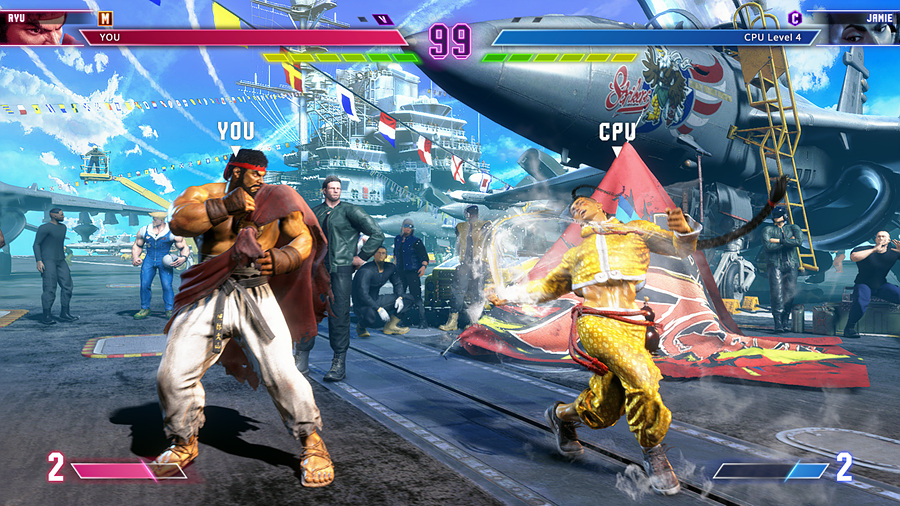The height and width of the screenshot is (506, 900).
Task: Select the purple C control-type badge
Action: (x=795, y=18)
